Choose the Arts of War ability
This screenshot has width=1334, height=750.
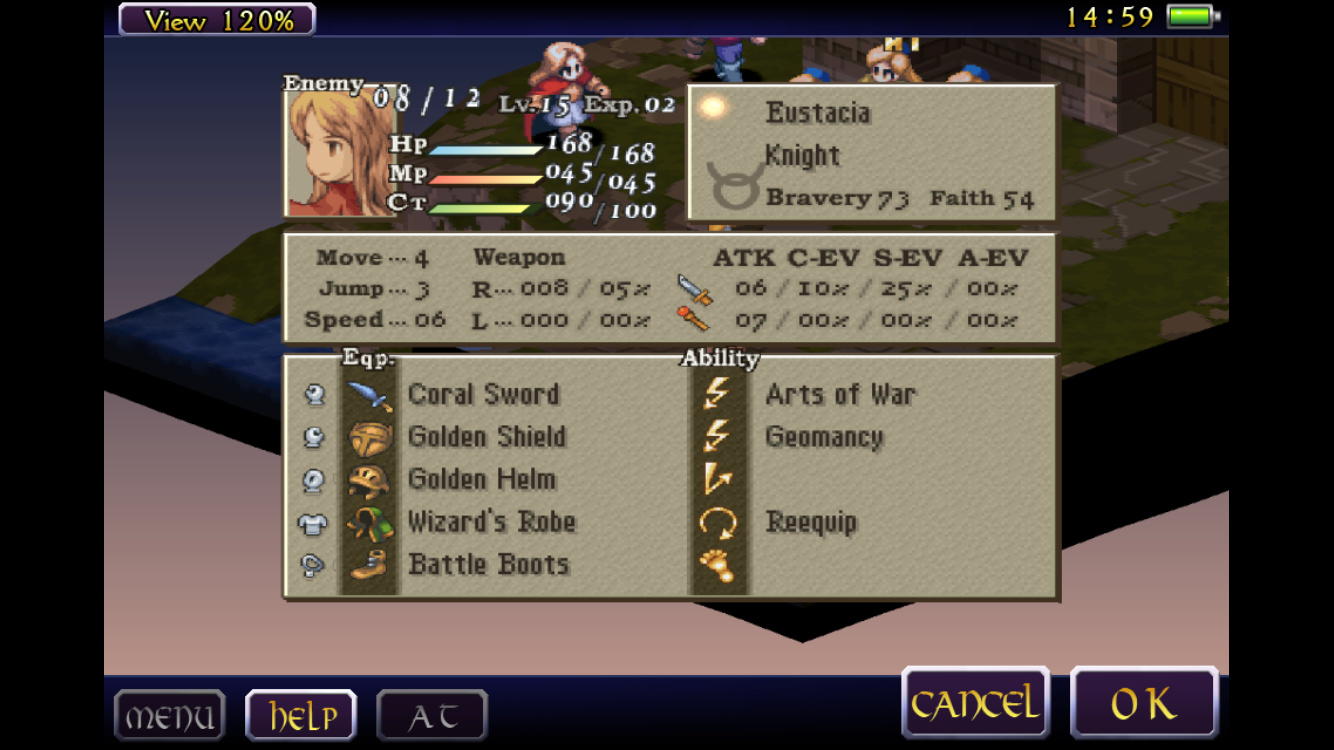(840, 394)
